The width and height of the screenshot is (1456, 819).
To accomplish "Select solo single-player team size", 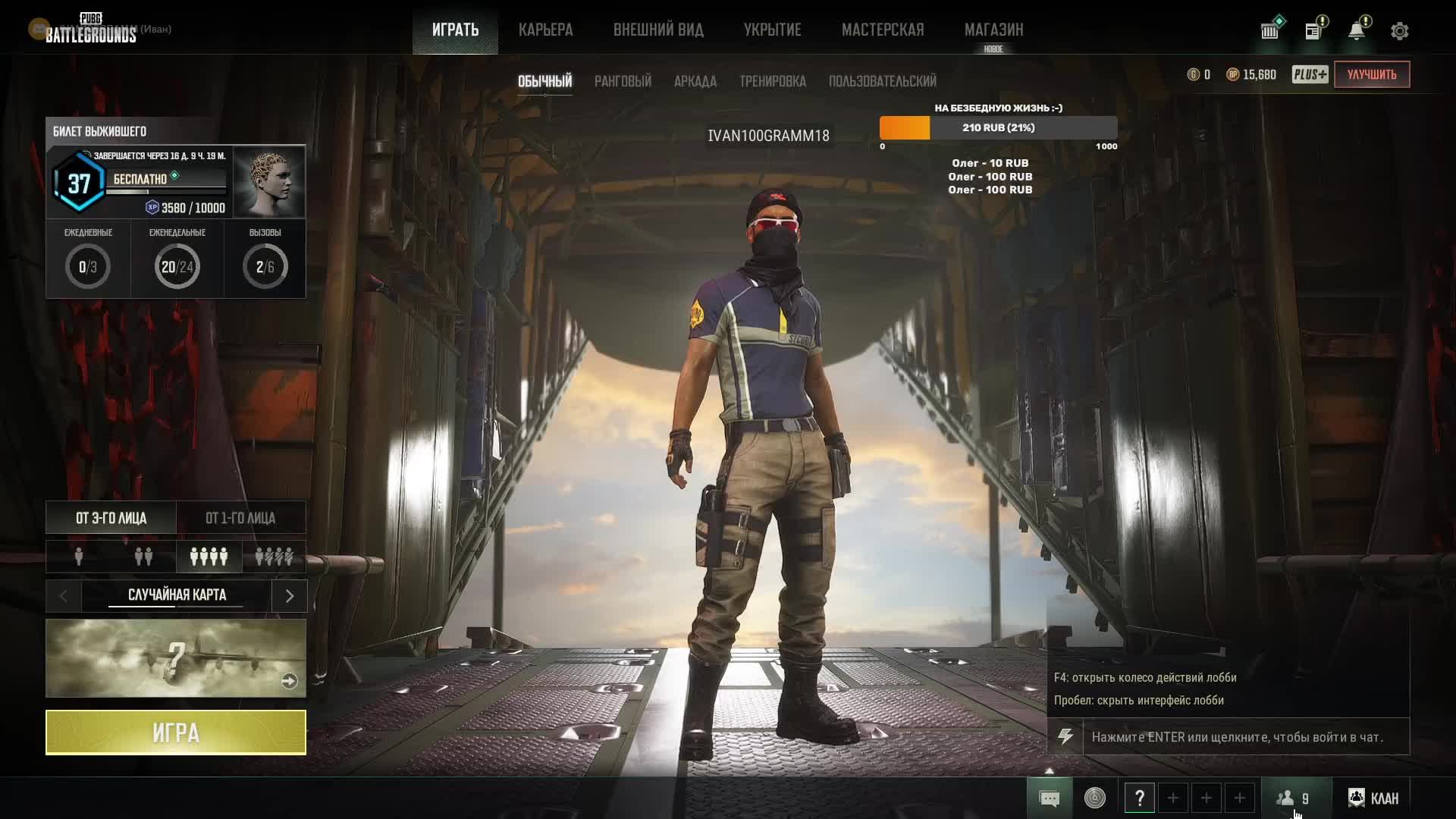I will coord(79,557).
